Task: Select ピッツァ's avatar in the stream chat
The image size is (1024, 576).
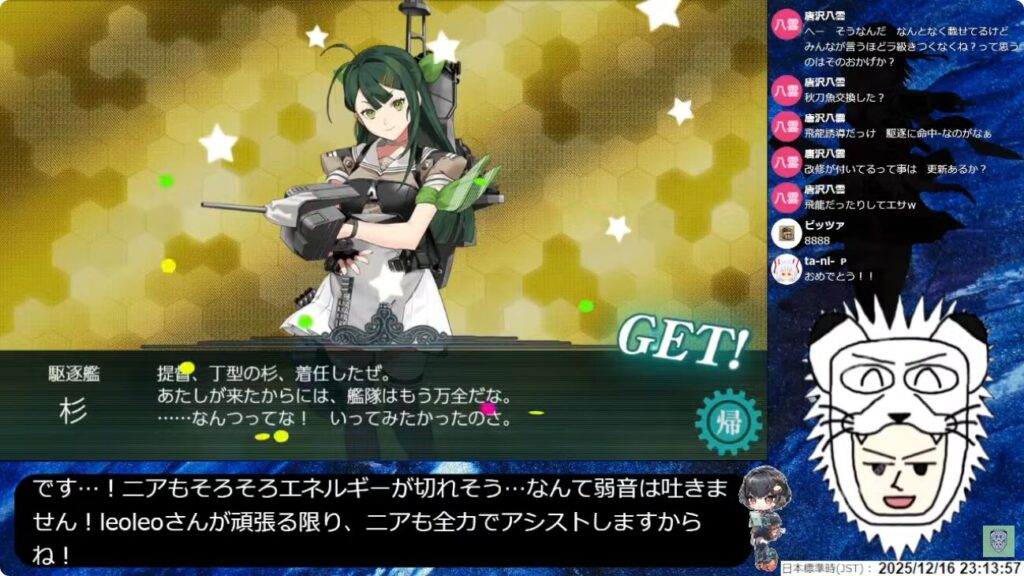Action: coord(787,233)
